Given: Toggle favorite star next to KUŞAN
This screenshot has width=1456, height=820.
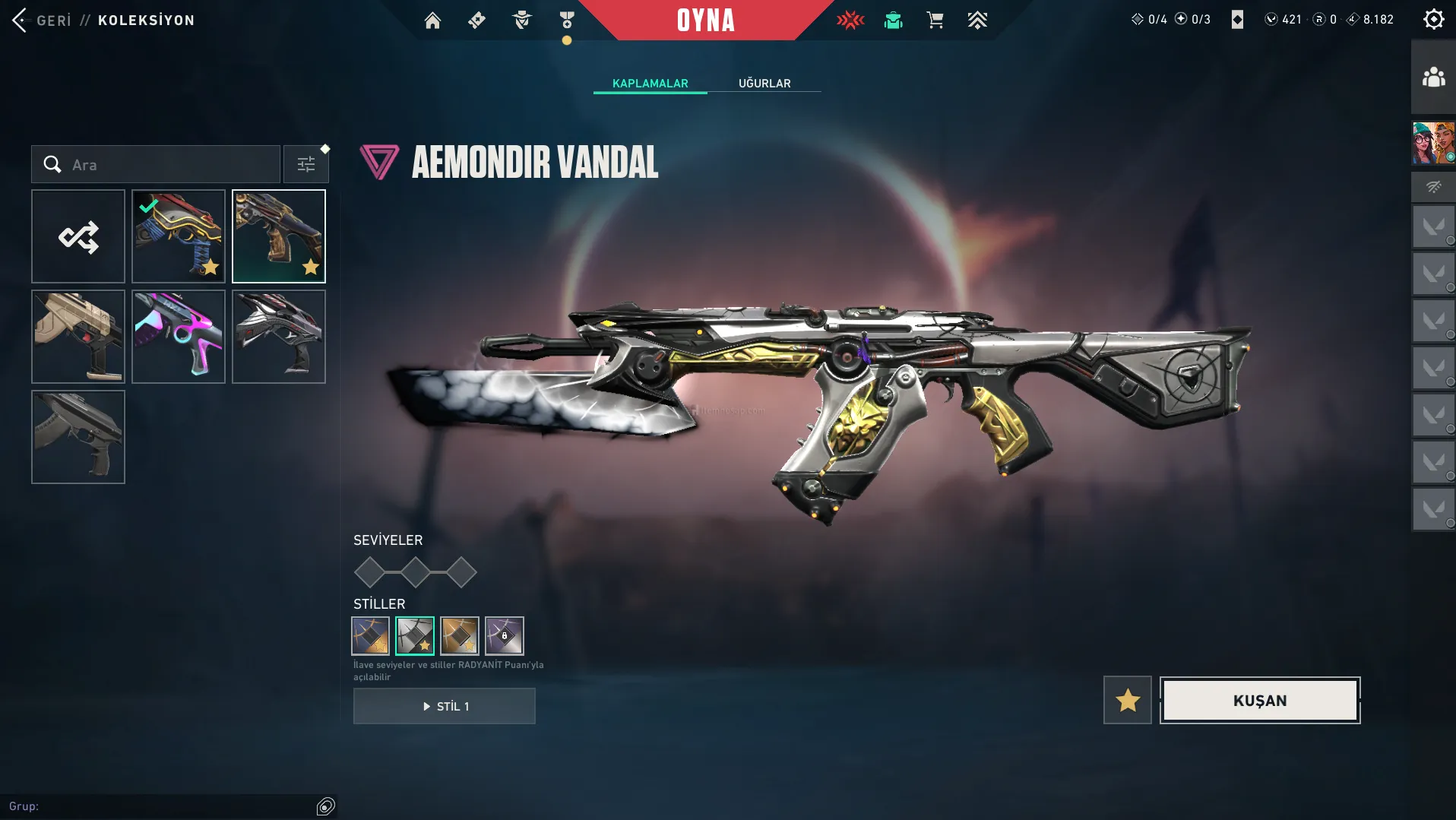Looking at the screenshot, I should coord(1128,700).
